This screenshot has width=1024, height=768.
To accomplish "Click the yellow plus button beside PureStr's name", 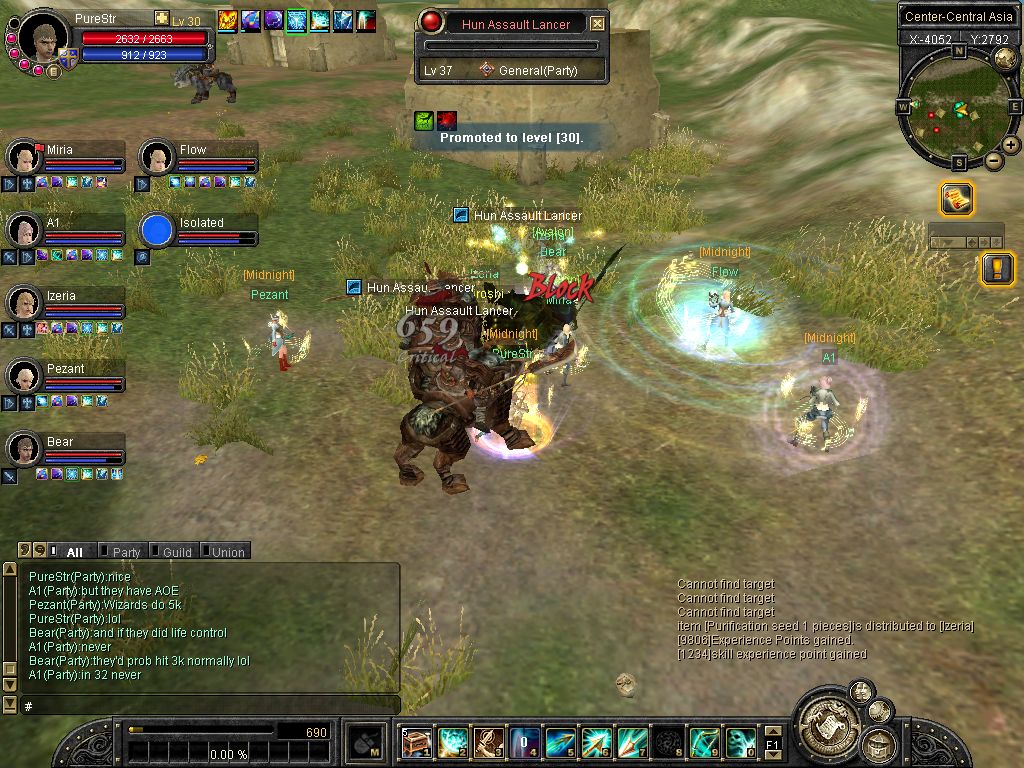I will (162, 18).
